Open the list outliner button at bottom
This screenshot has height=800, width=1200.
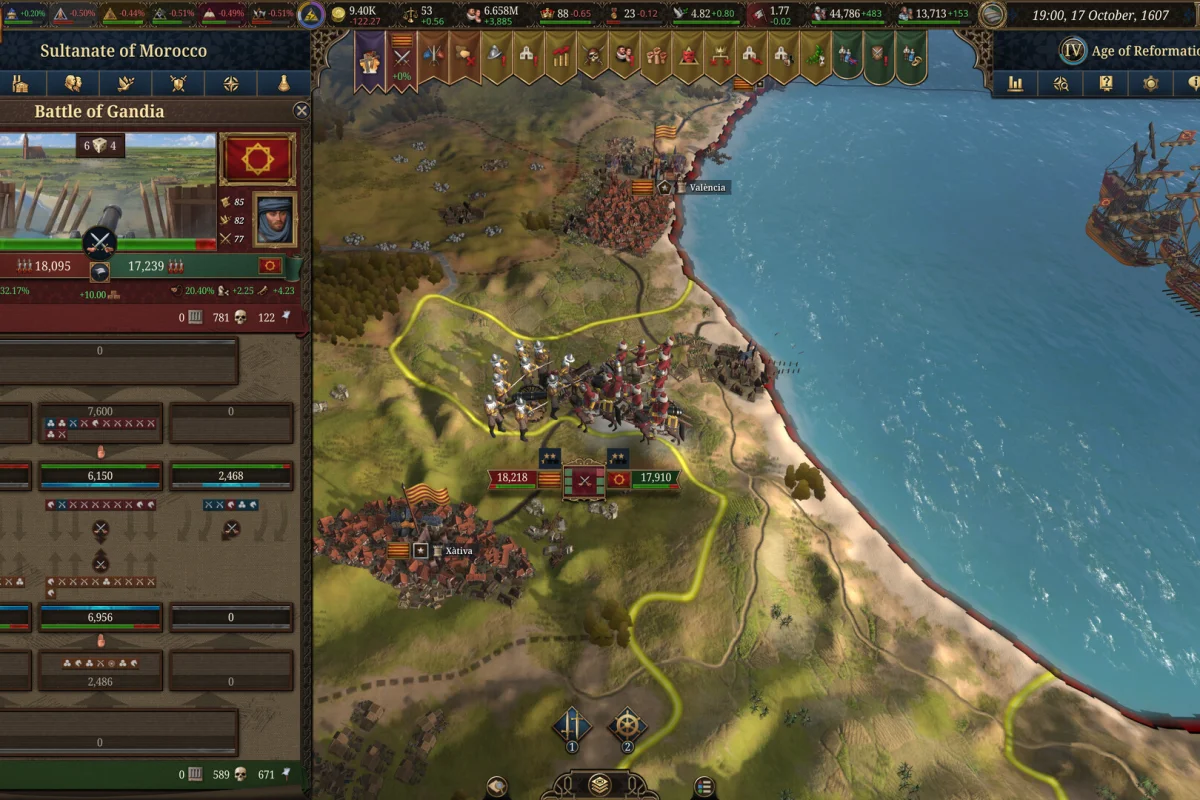(704, 787)
